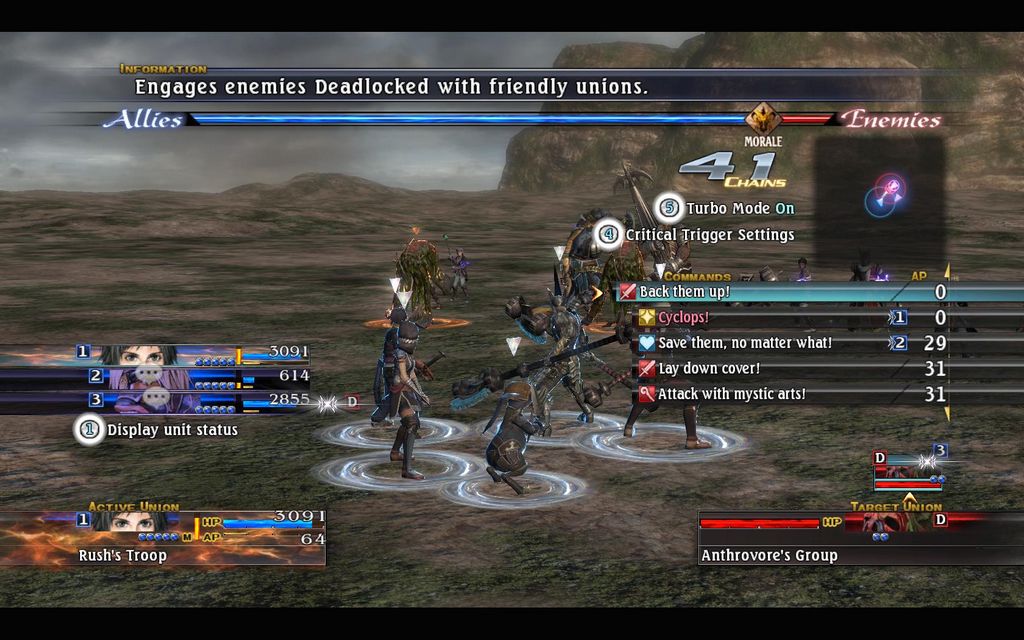Select the "Back them up!" command
This screenshot has height=640, width=1024.
coord(685,292)
